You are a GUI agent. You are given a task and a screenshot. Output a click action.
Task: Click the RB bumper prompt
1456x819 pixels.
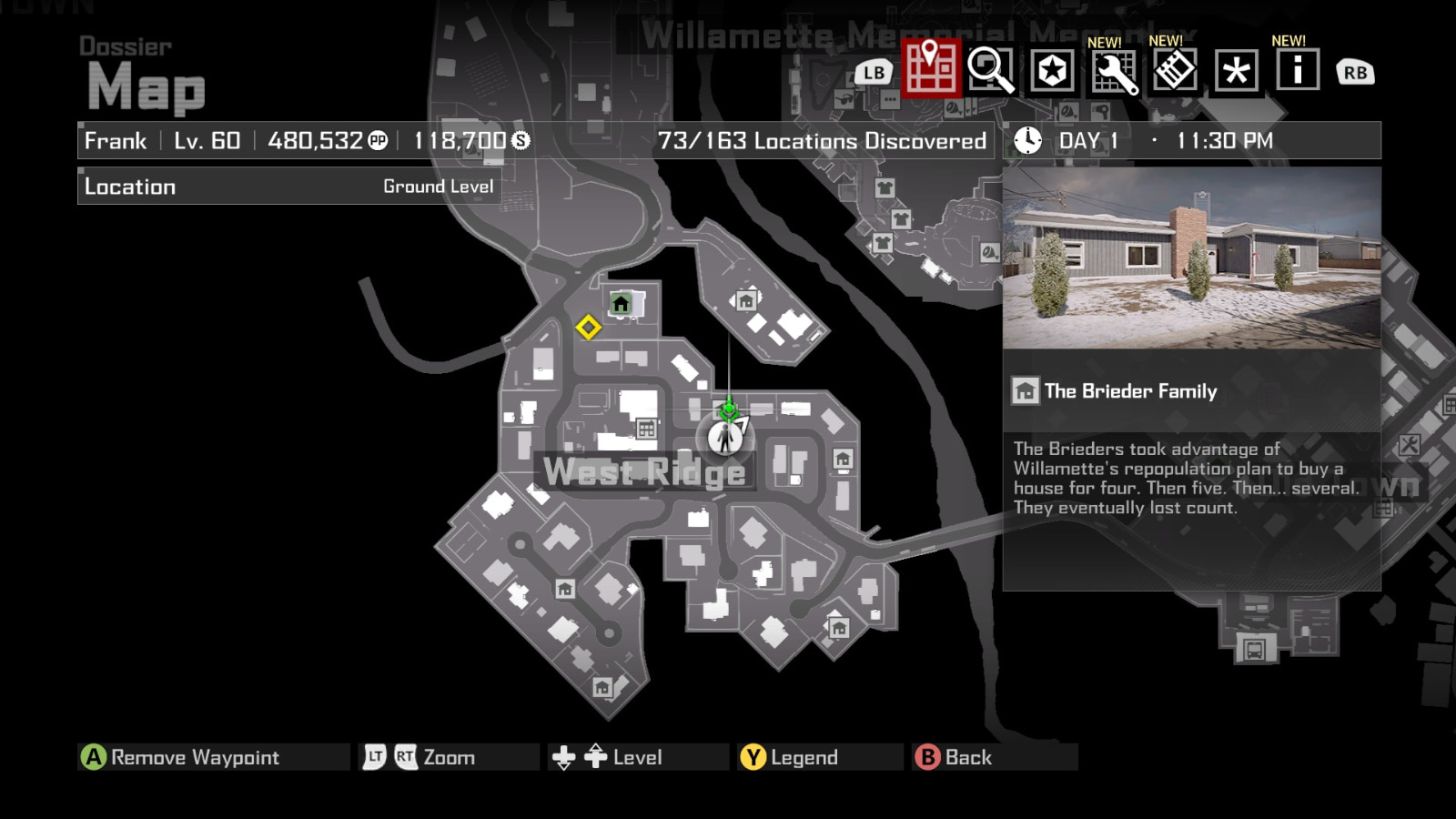tap(1354, 71)
